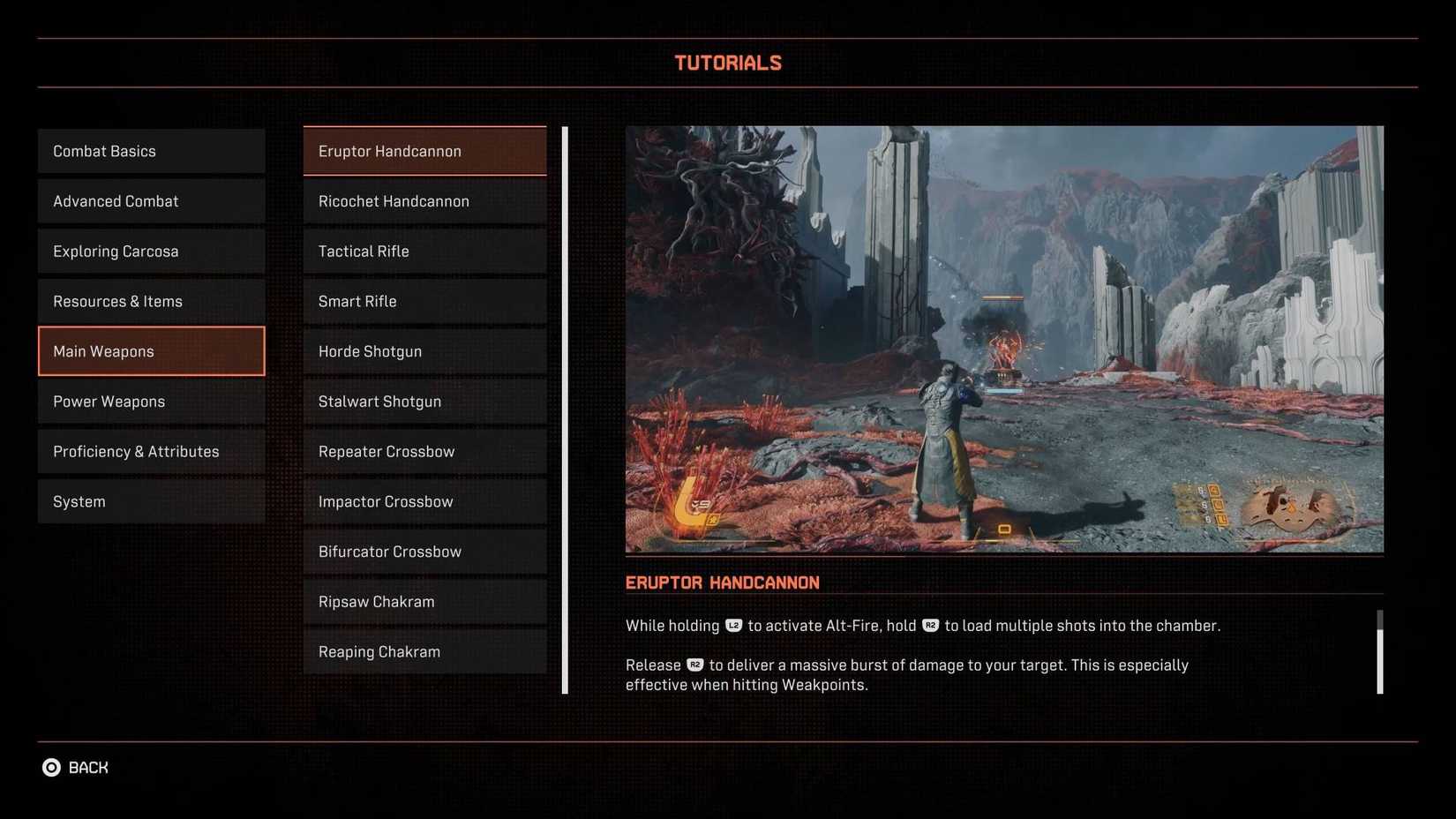Image resolution: width=1456 pixels, height=819 pixels.
Task: Click the R2 icon after the word 'hold'
Action: [930, 625]
